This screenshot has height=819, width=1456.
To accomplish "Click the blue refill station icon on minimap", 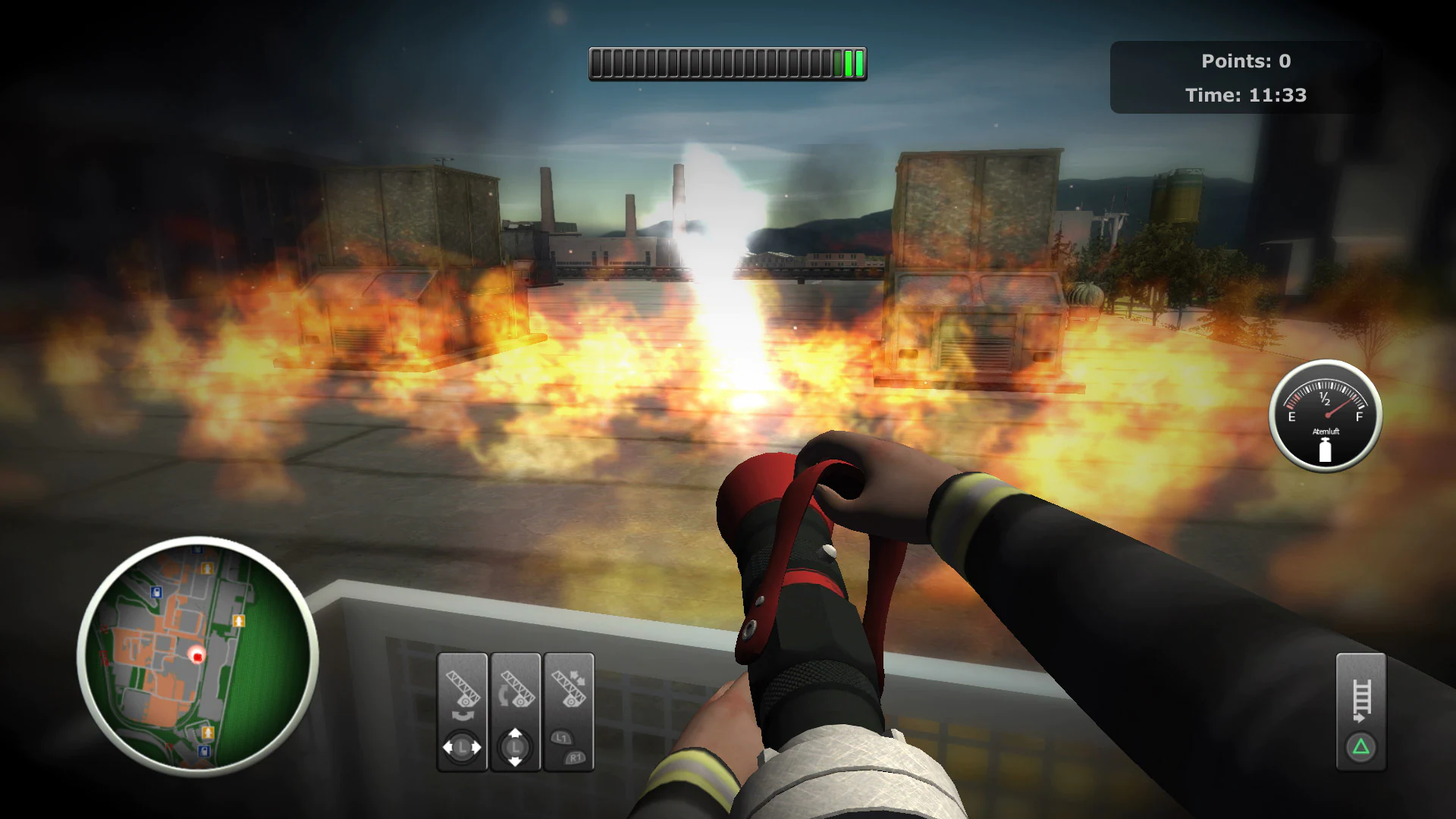I will tap(156, 591).
